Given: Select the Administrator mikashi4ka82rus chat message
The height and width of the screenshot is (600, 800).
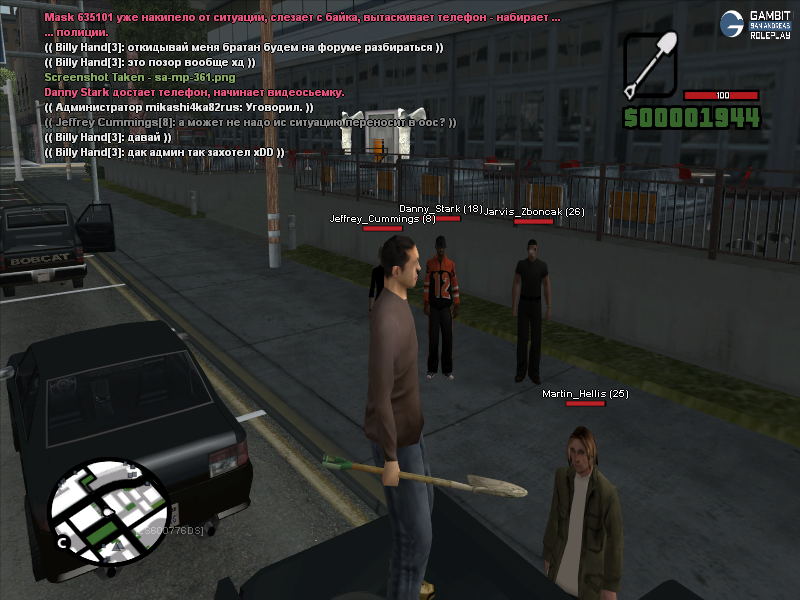Looking at the screenshot, I should point(180,107).
